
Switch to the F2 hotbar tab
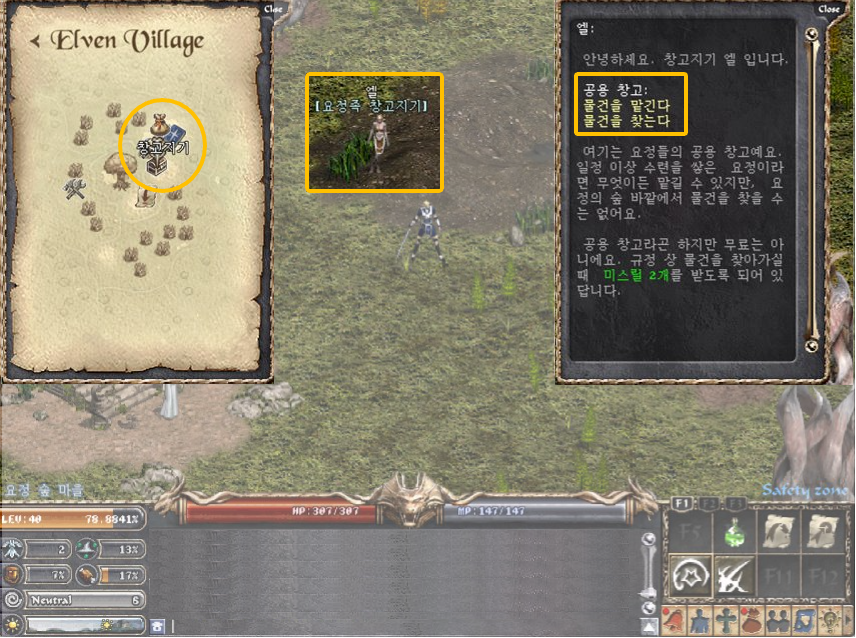[x=710, y=503]
